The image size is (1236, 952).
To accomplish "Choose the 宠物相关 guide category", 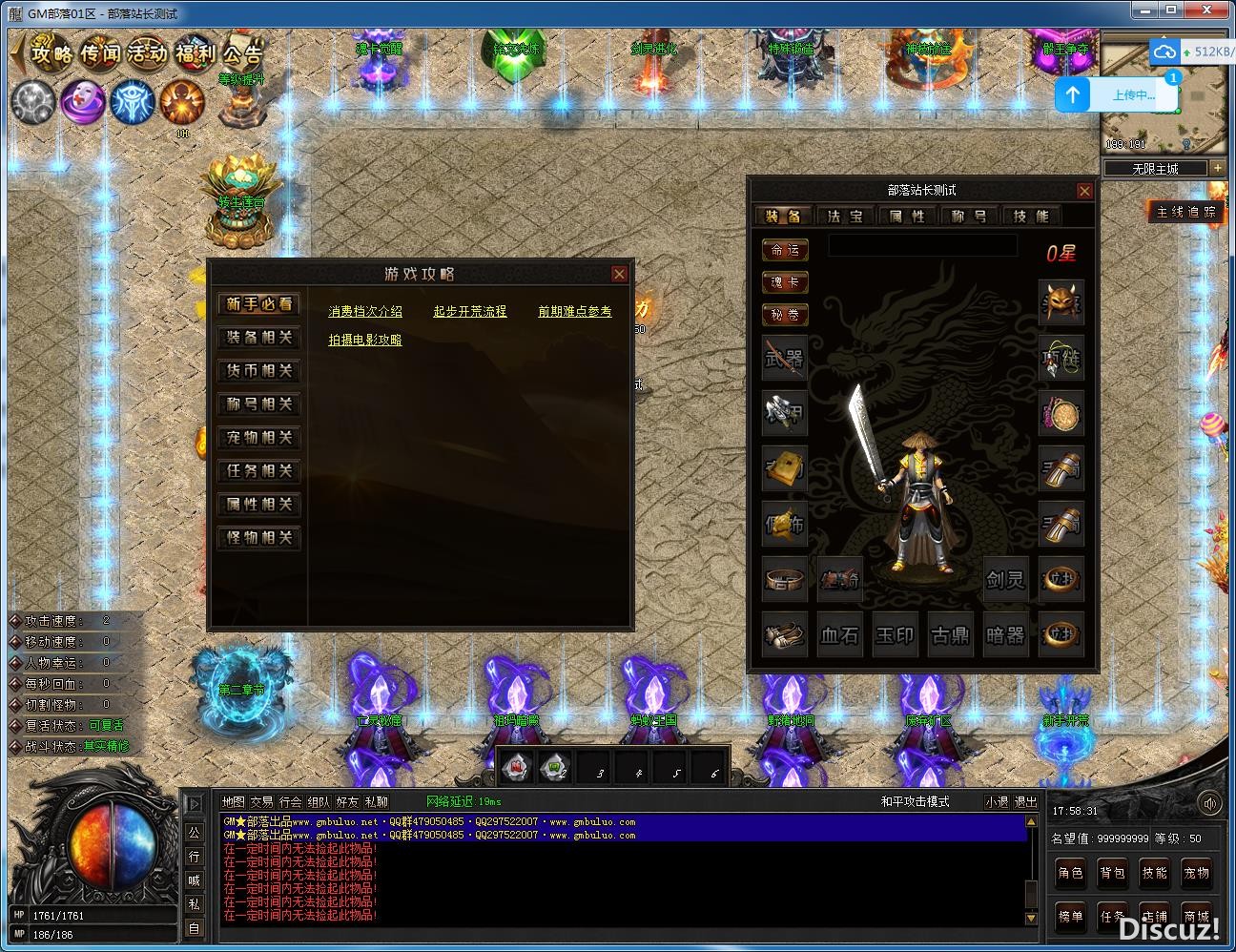I will tap(258, 438).
